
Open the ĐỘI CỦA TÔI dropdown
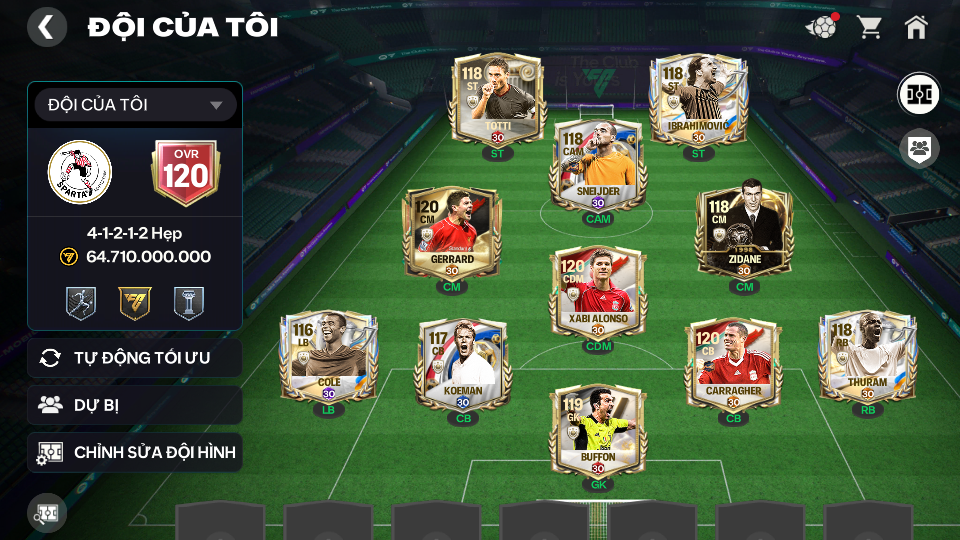tap(135, 105)
